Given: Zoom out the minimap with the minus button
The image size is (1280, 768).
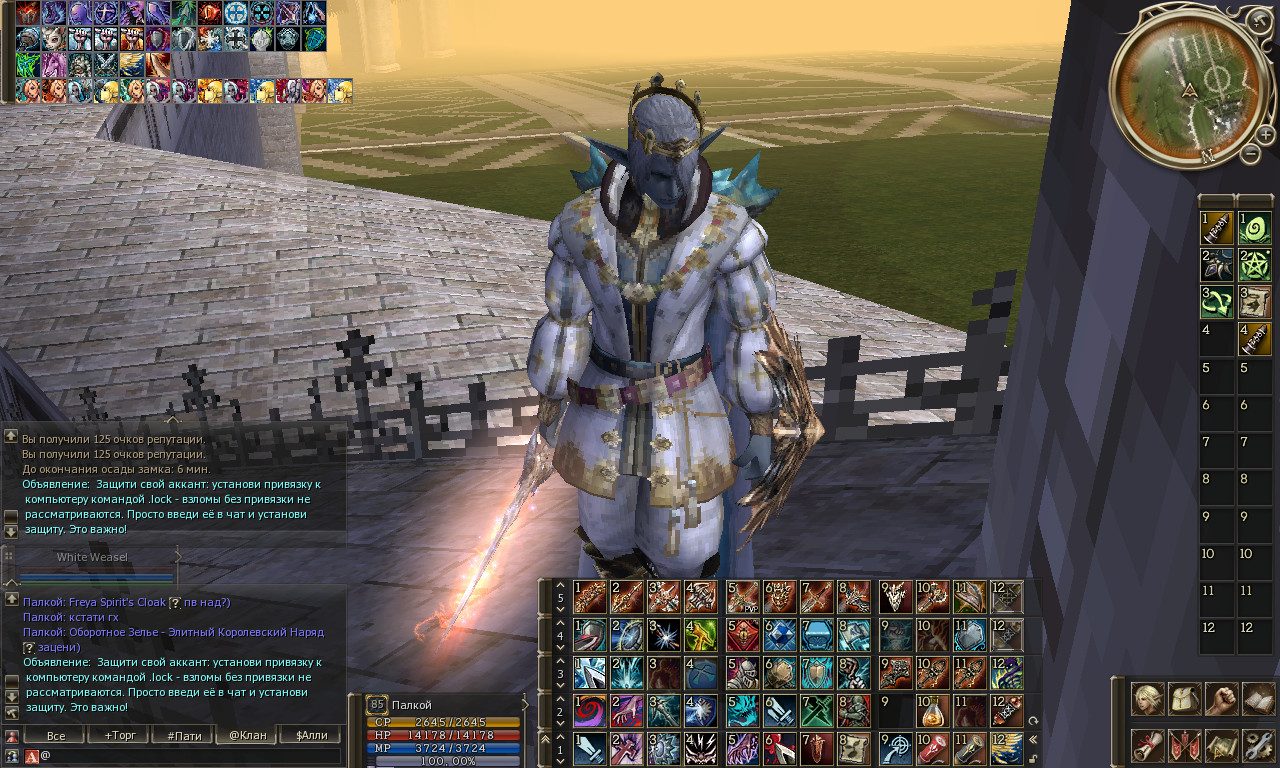Looking at the screenshot, I should (x=1250, y=153).
